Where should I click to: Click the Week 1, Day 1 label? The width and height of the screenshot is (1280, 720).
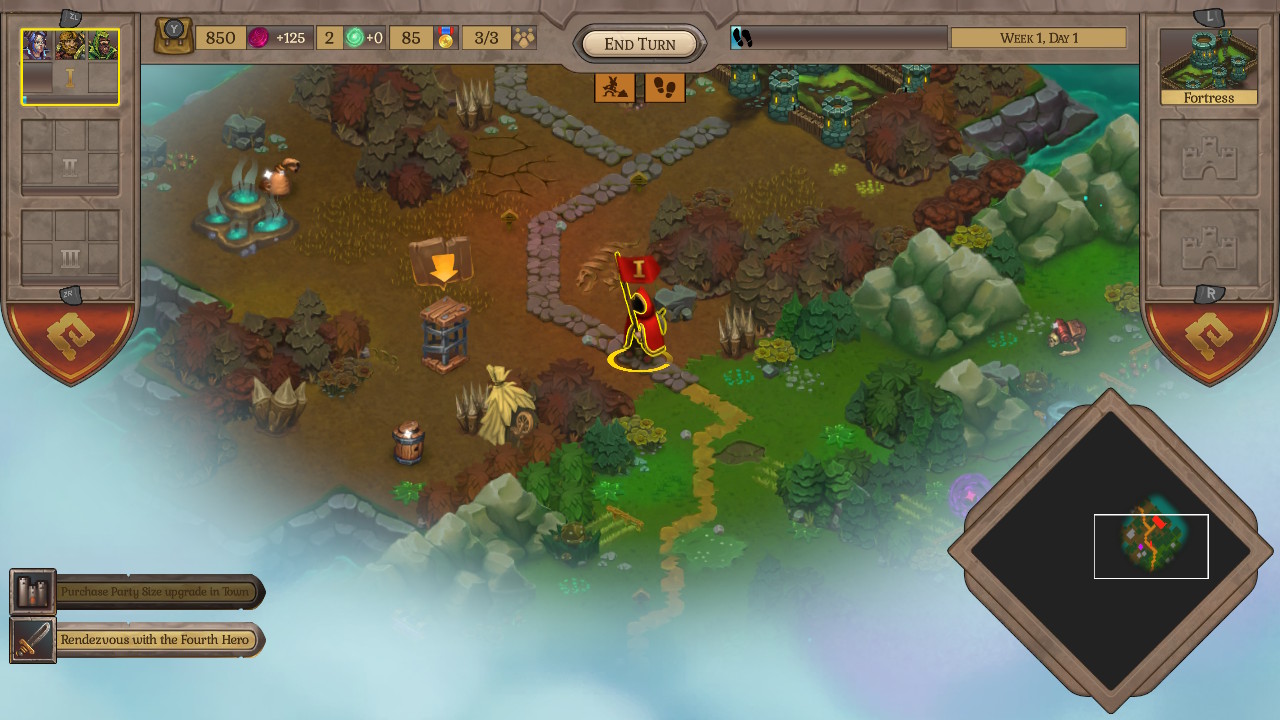(1038, 37)
